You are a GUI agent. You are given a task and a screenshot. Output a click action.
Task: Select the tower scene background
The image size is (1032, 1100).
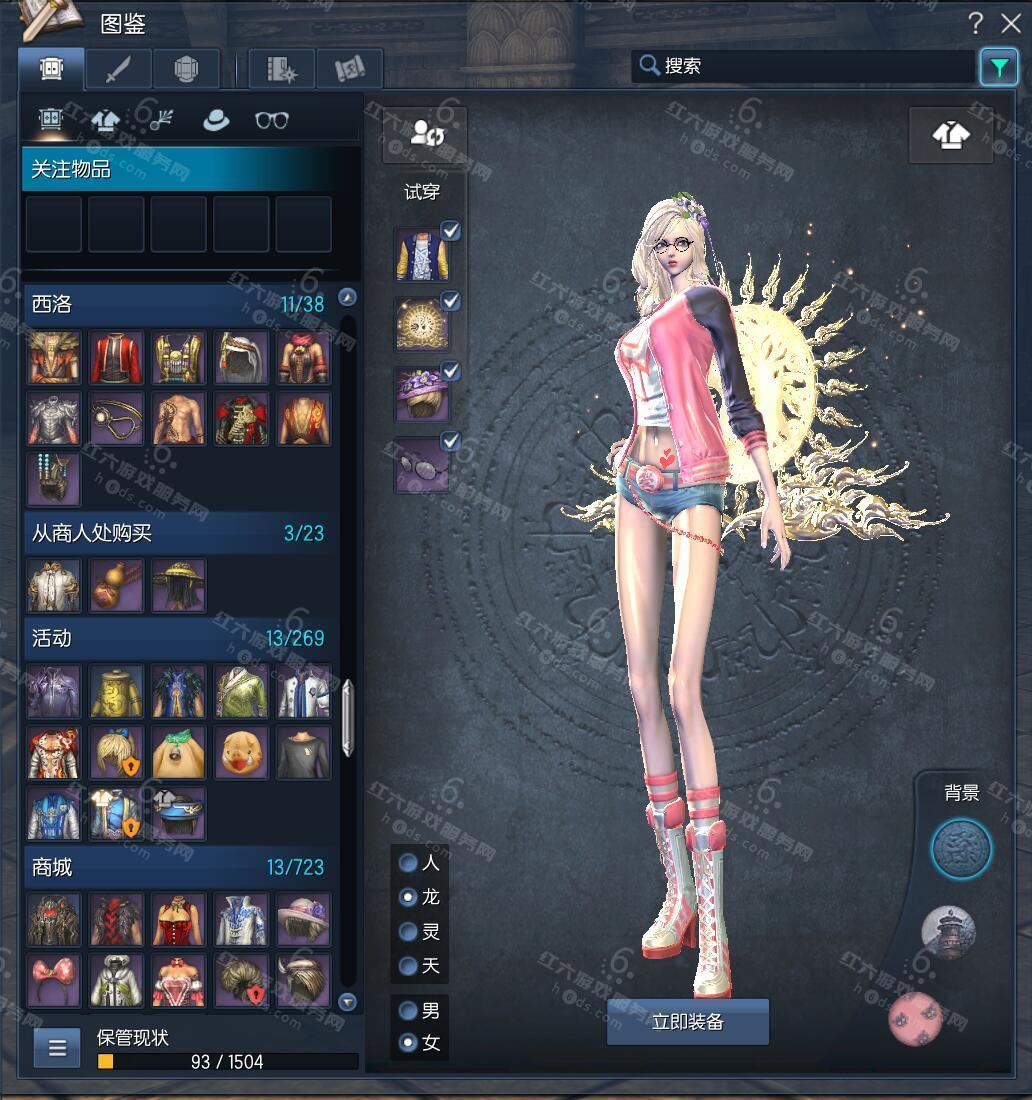click(x=947, y=933)
